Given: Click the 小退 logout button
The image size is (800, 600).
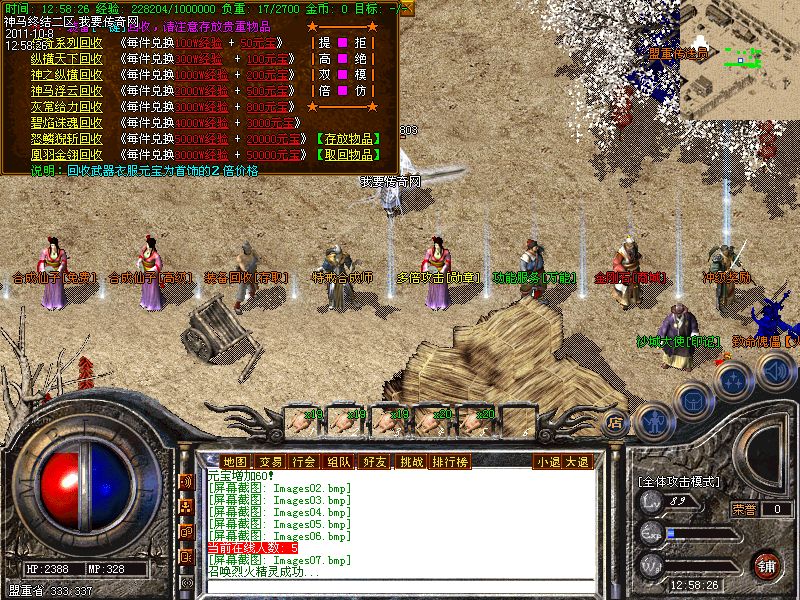Looking at the screenshot, I should coord(547,462).
